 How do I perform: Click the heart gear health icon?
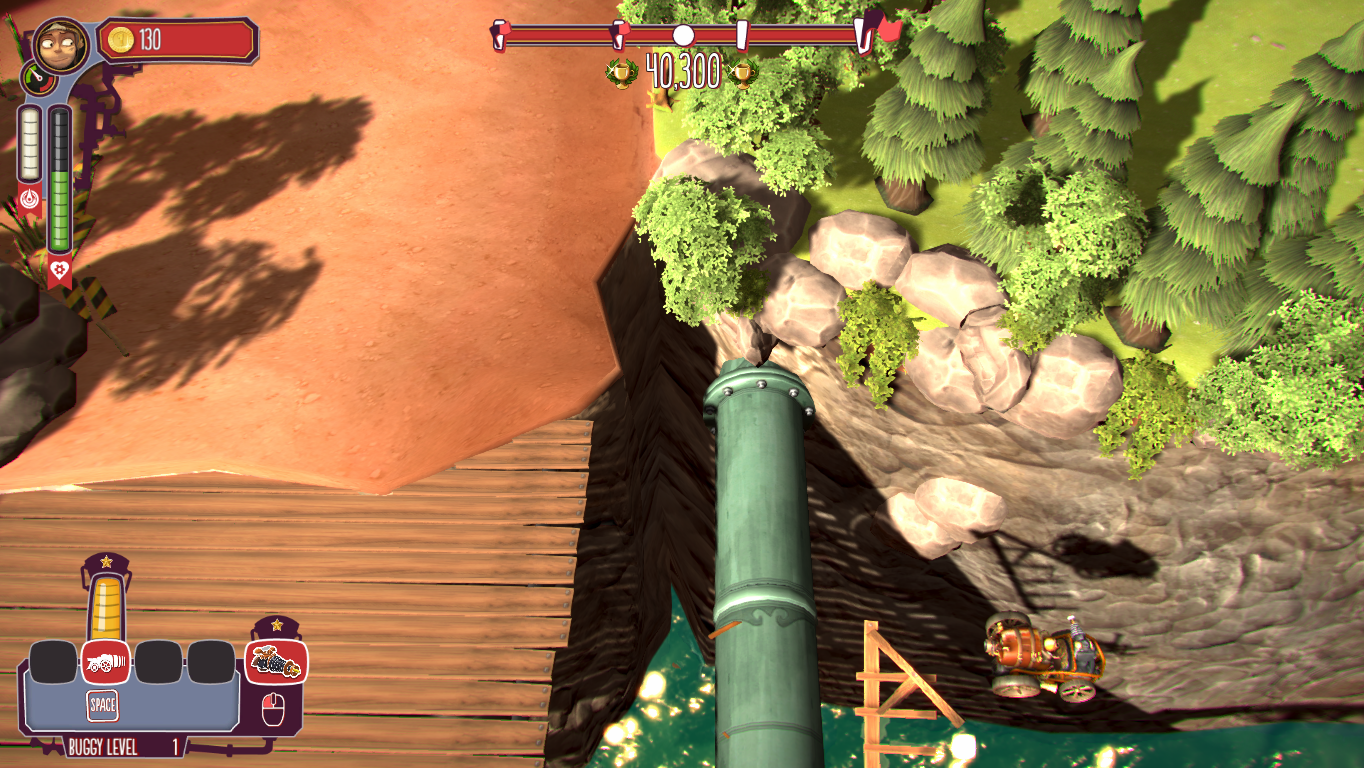click(60, 268)
